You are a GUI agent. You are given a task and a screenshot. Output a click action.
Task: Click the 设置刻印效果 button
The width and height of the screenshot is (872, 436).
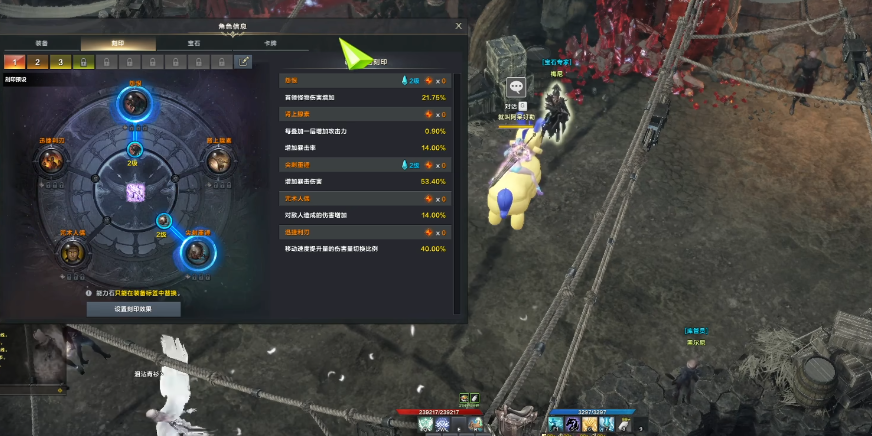click(x=133, y=309)
